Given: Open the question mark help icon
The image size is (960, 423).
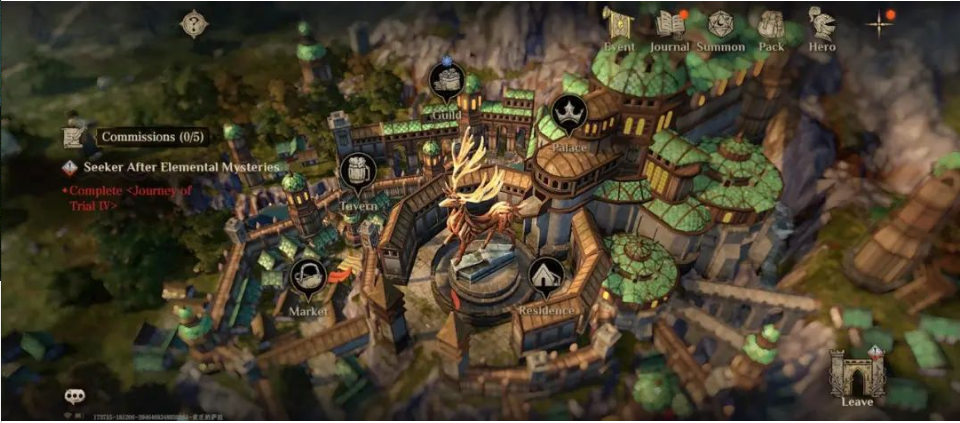Looking at the screenshot, I should [192, 24].
